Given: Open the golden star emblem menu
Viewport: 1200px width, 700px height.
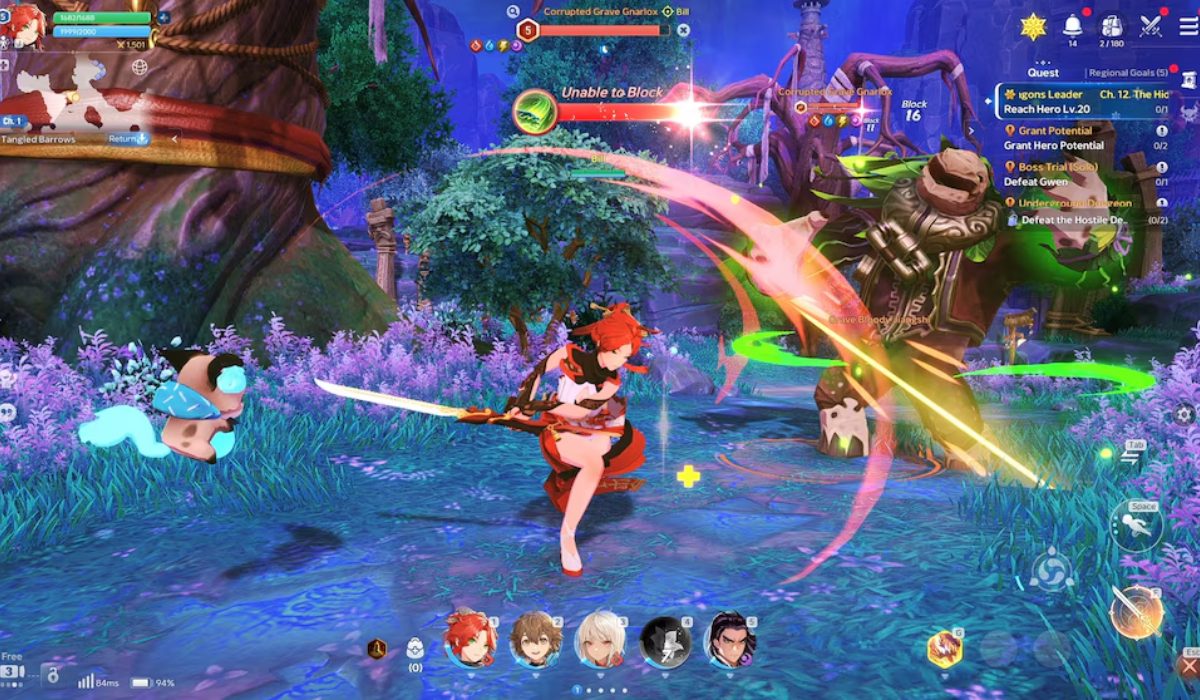Looking at the screenshot, I should tap(1033, 26).
